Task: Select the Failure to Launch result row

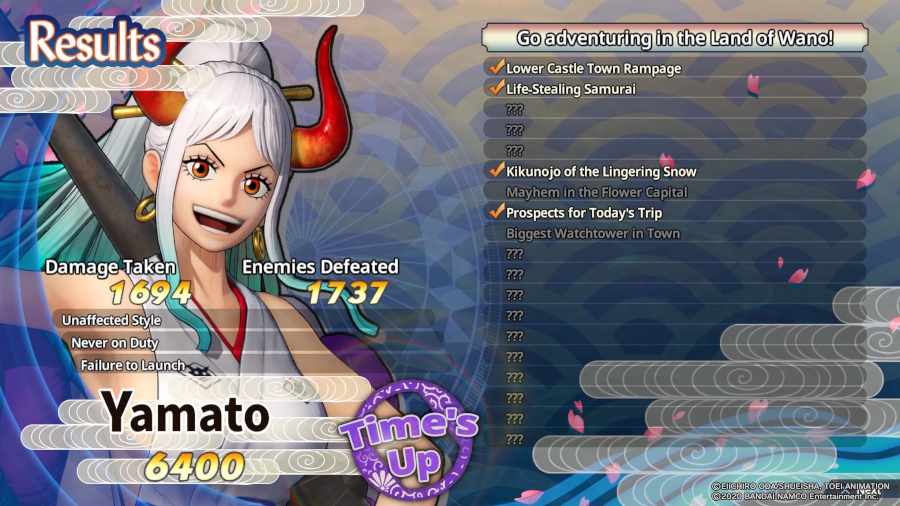Action: coord(133,365)
